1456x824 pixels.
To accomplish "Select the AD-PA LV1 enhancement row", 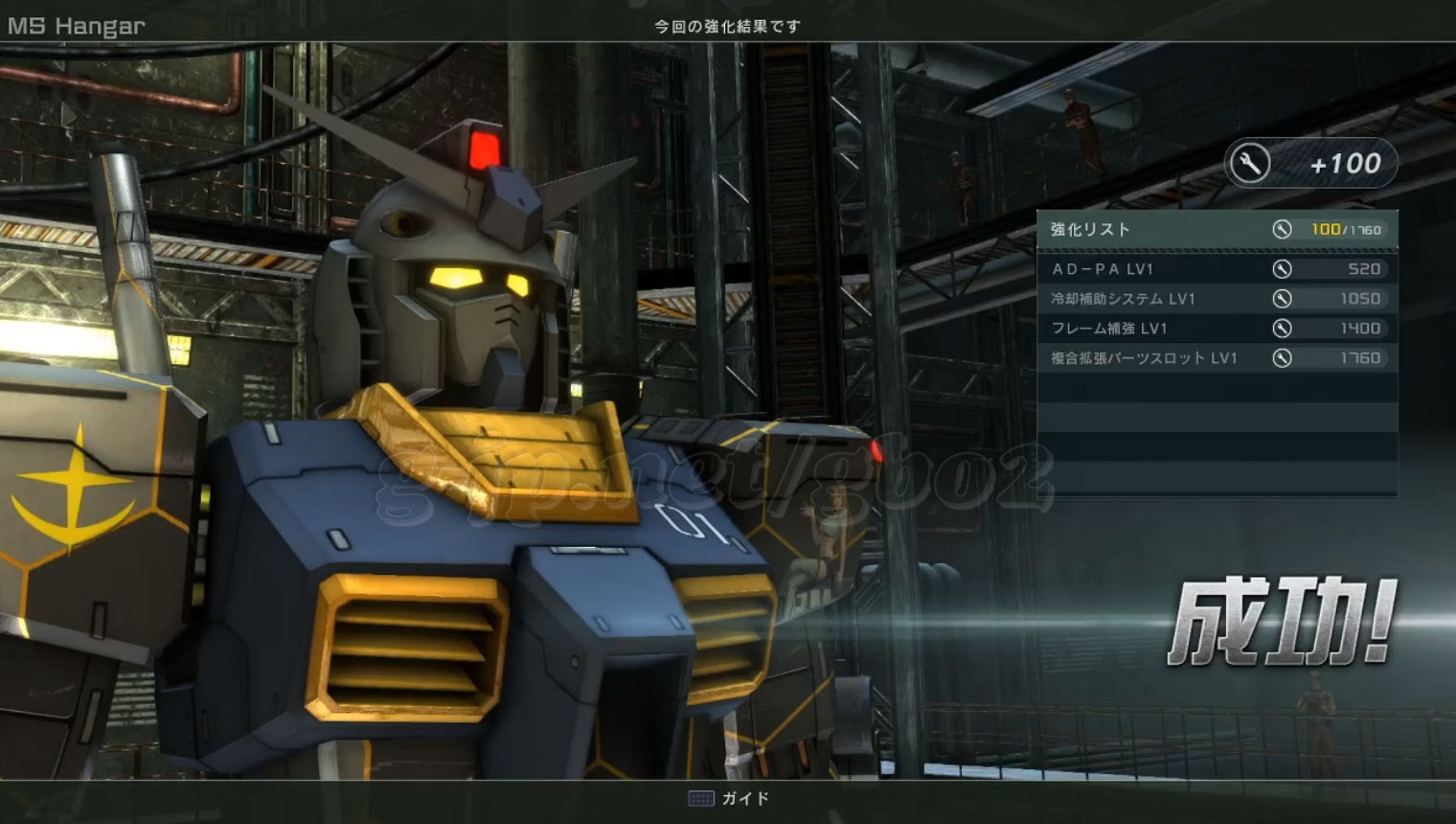I will pos(1217,269).
